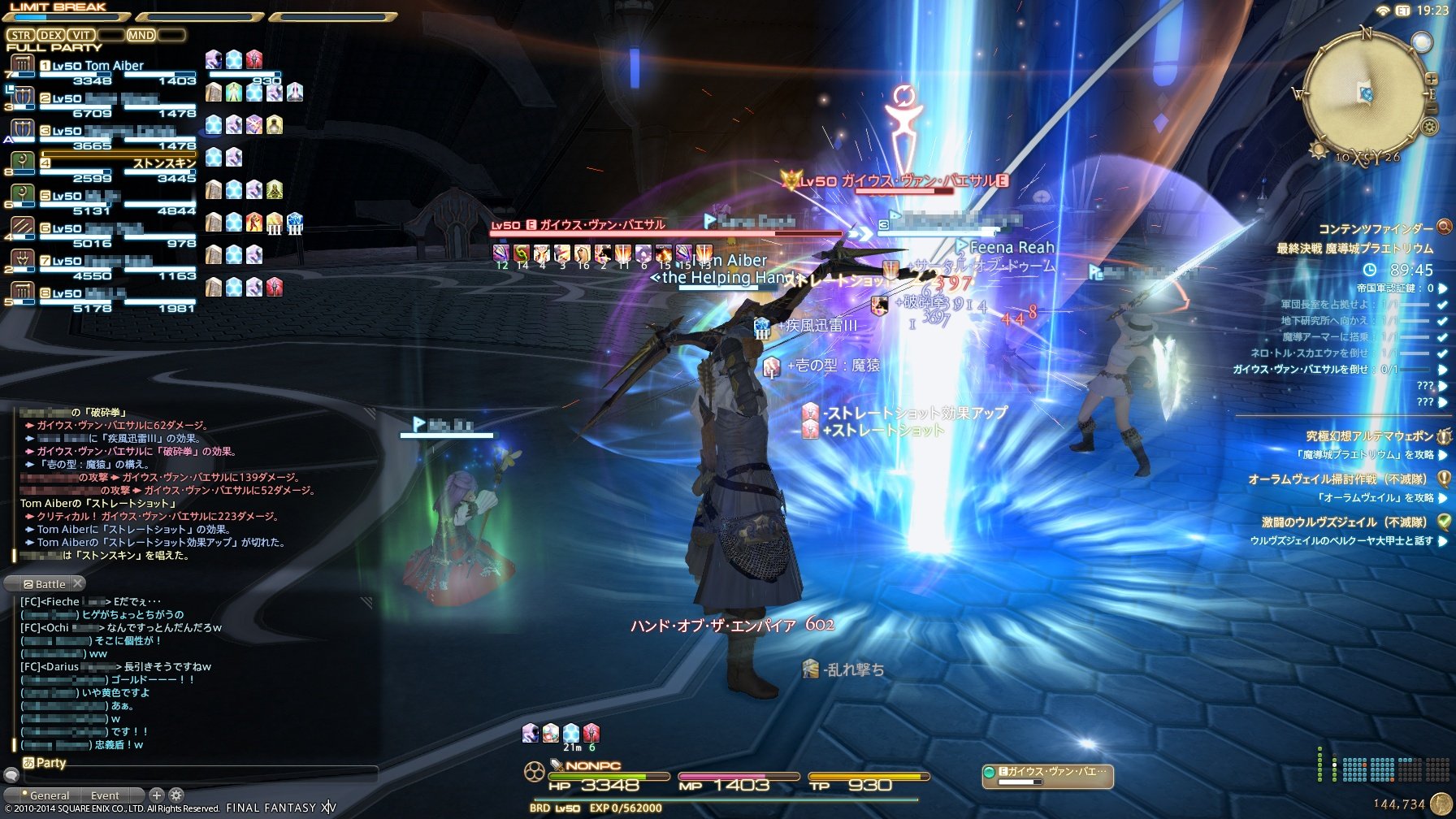The image size is (1456, 819).
Task: Click the ET clock display toggle
Action: [1402, 11]
